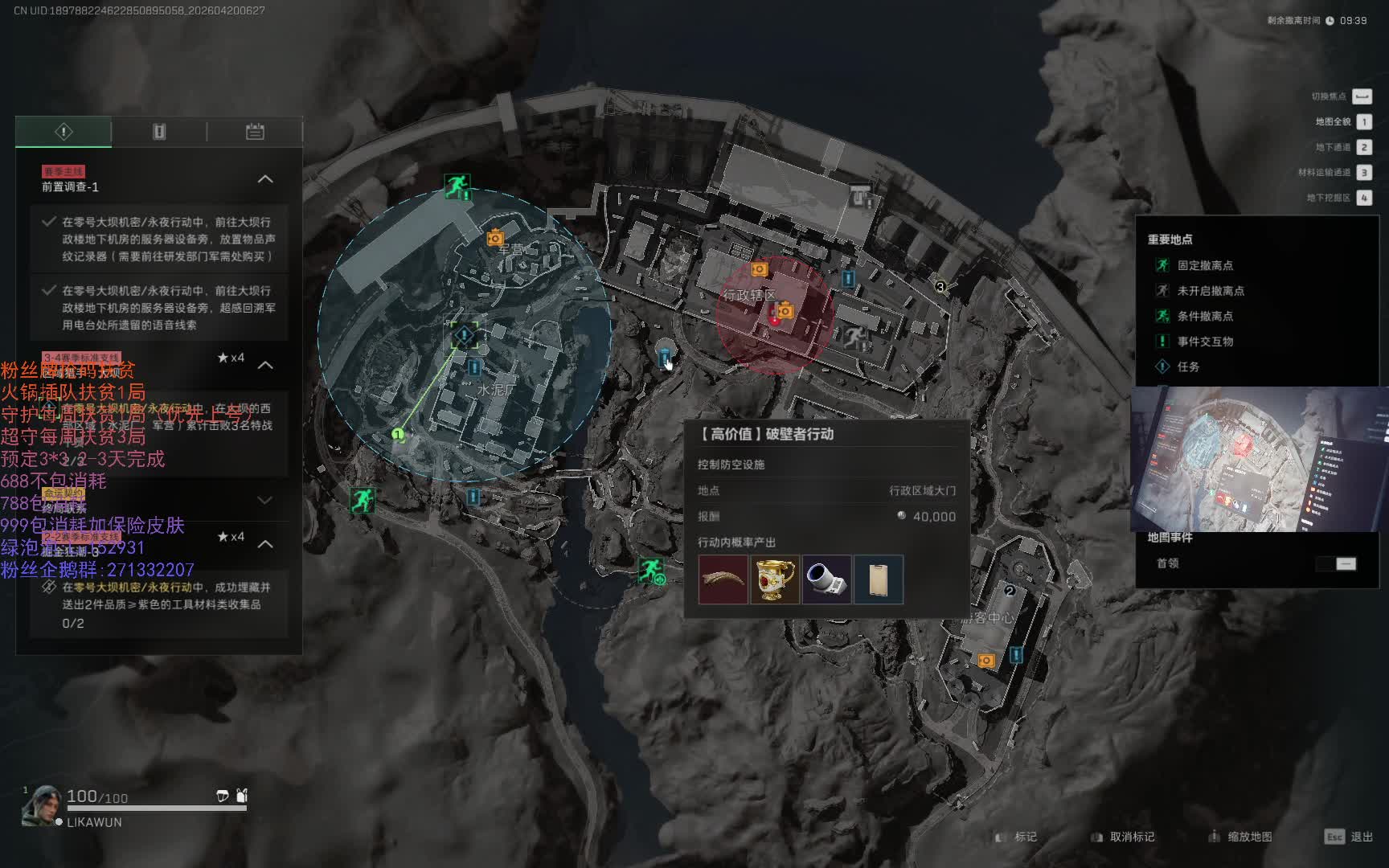The height and width of the screenshot is (868, 1389).
Task: Switch map to 地下通道 layer
Action: 1363,147
